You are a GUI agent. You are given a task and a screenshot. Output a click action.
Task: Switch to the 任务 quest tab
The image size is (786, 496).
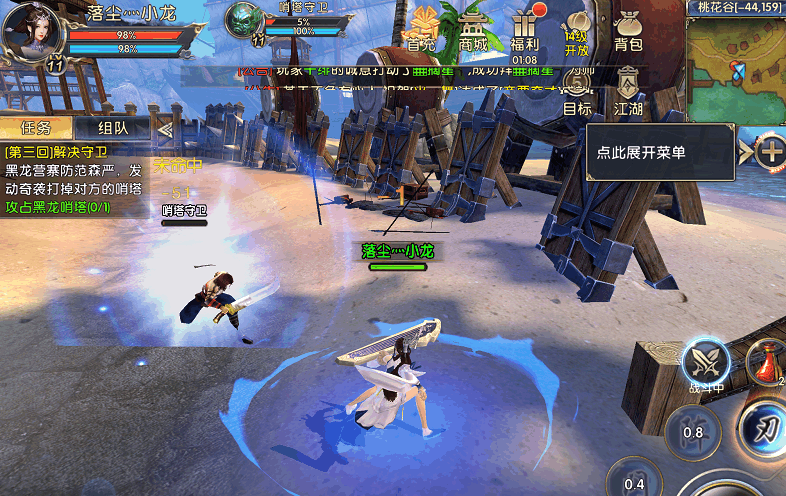coord(35,128)
